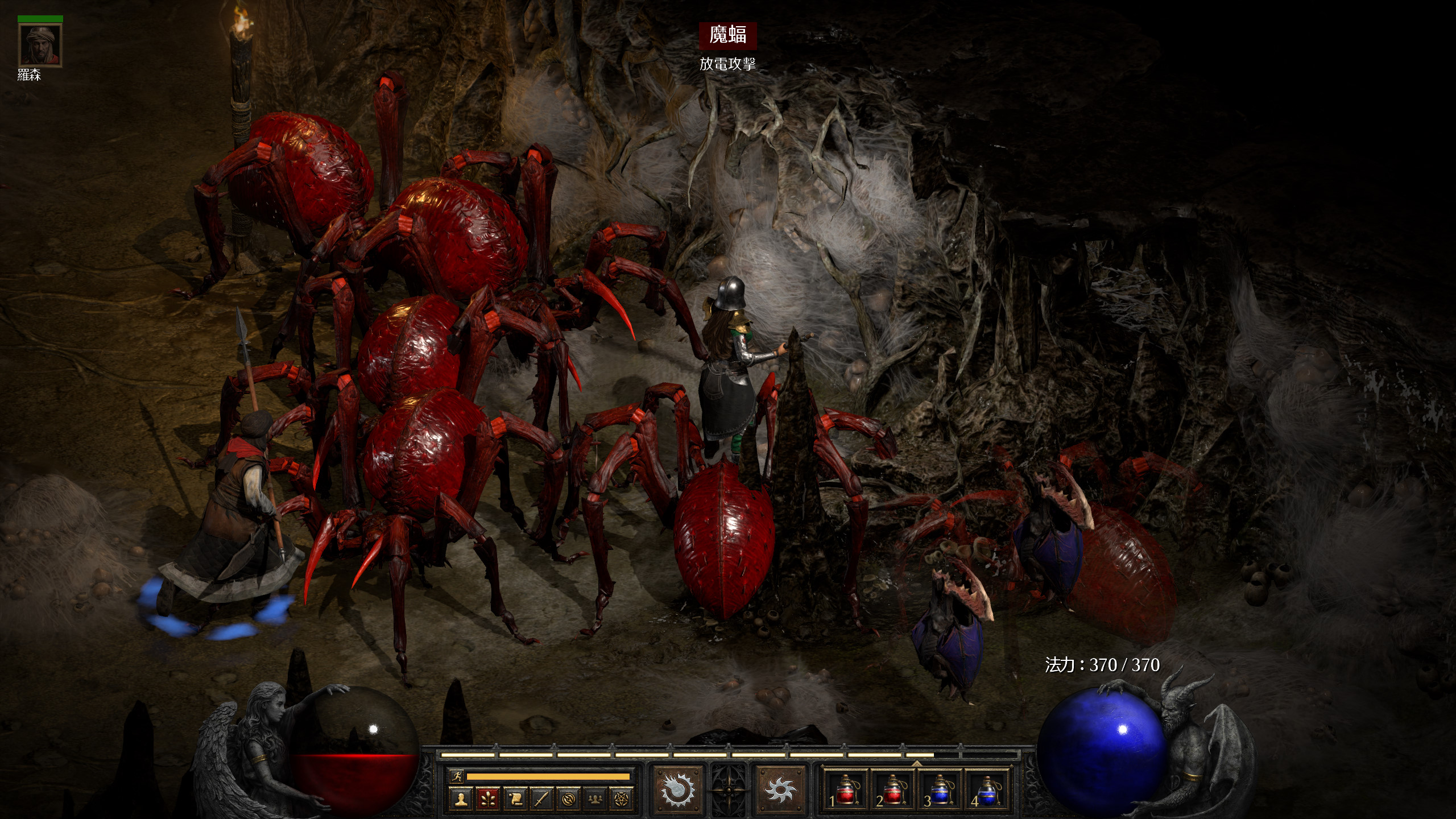Select the left-hand fireball skill button
The height and width of the screenshot is (819, 1456).
677,789
